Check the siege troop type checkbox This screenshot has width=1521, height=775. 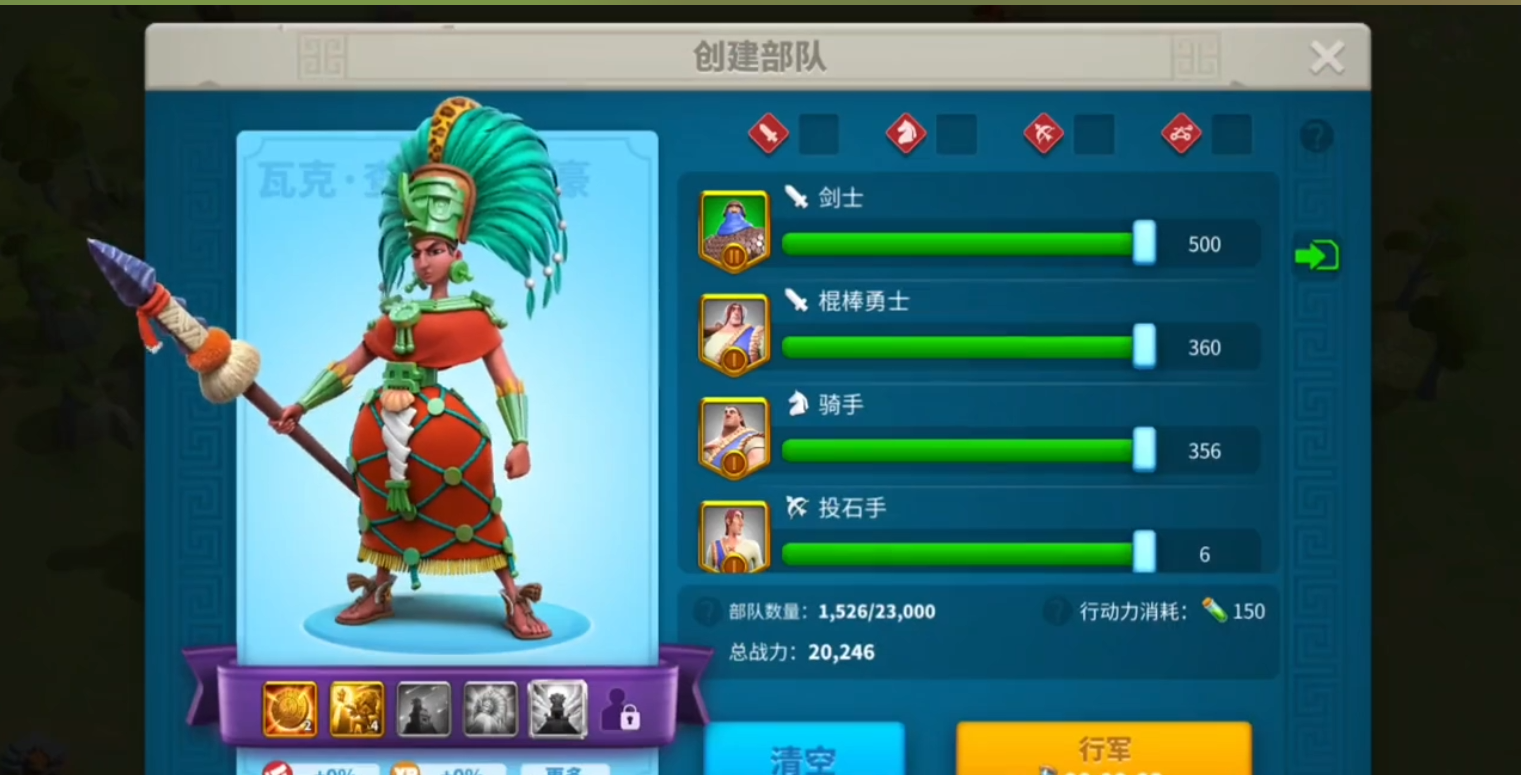coord(1233,135)
